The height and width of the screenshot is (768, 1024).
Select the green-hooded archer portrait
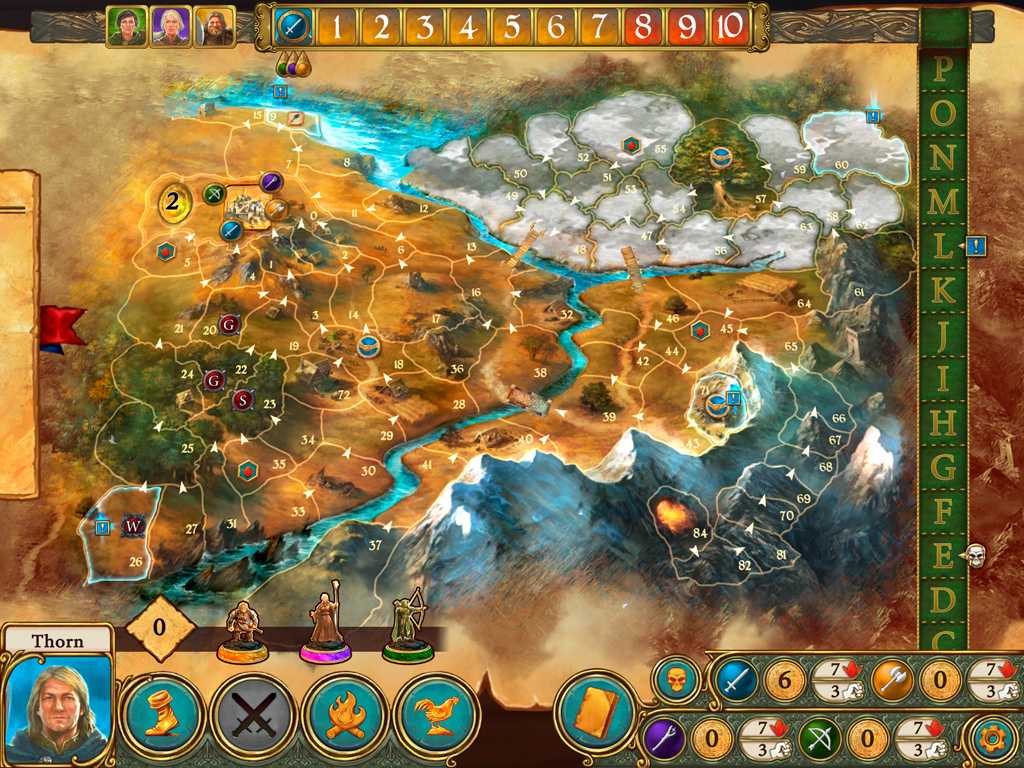[126, 27]
